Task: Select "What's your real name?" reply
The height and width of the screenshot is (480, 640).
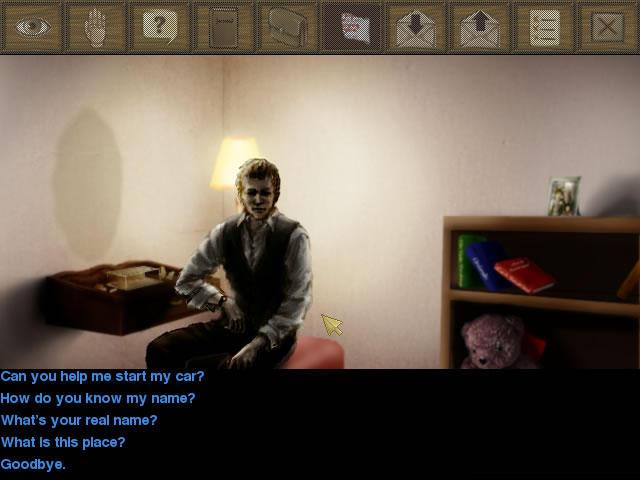Action: coord(79,421)
